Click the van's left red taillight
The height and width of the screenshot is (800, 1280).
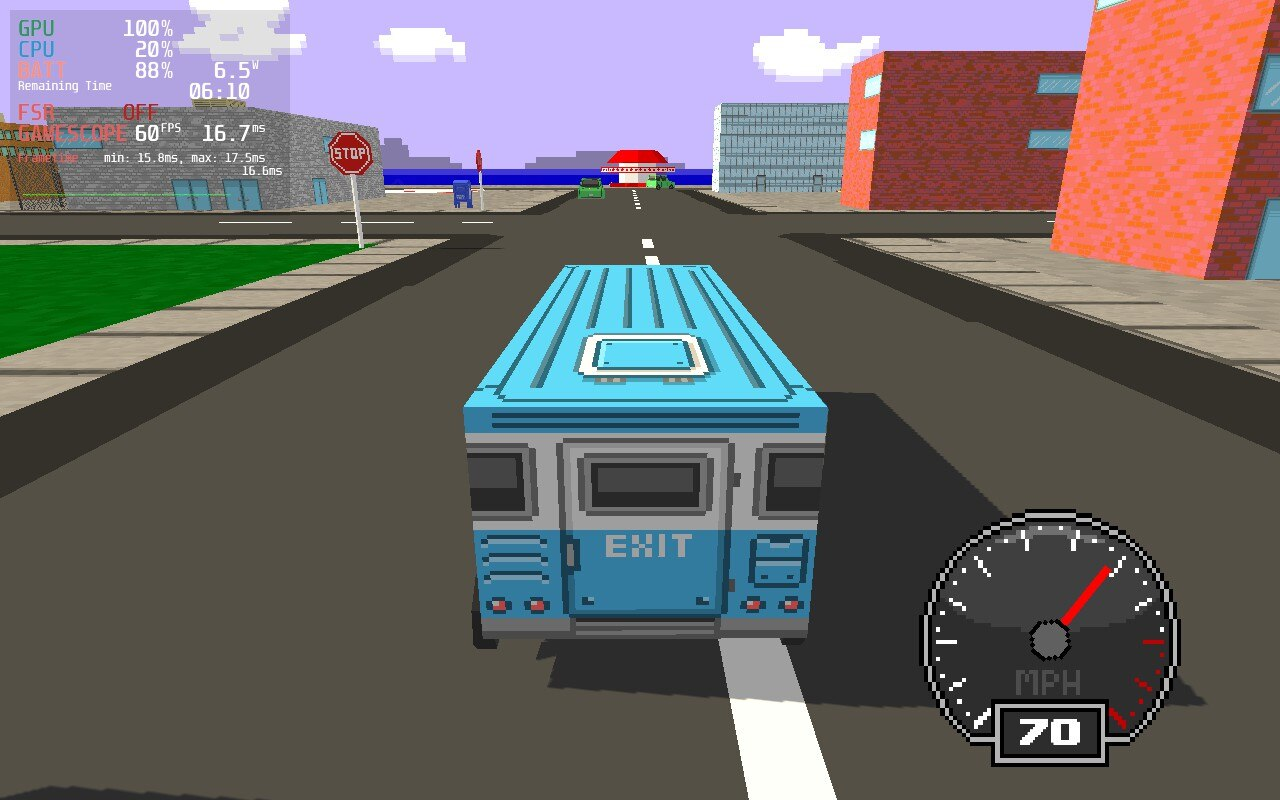[497, 605]
